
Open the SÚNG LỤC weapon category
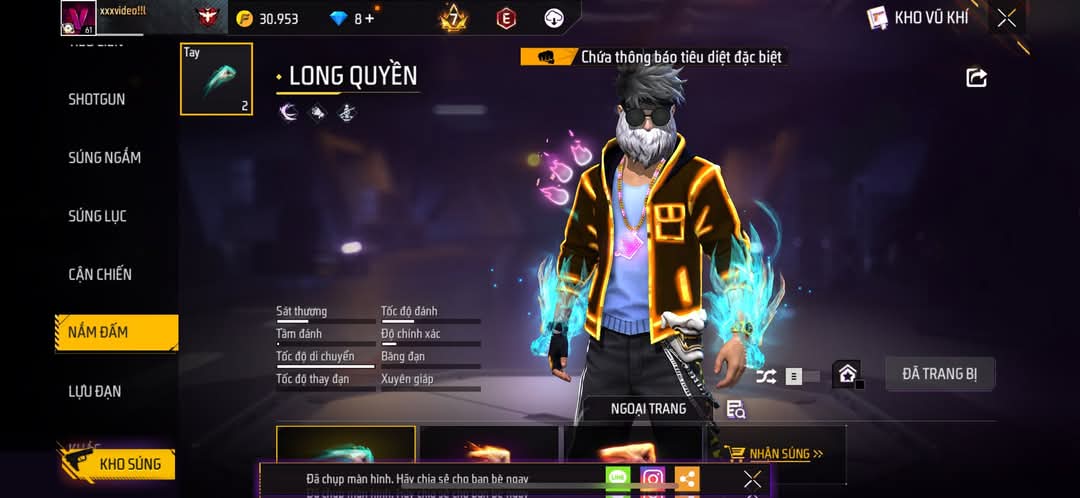pyautogui.click(x=98, y=216)
